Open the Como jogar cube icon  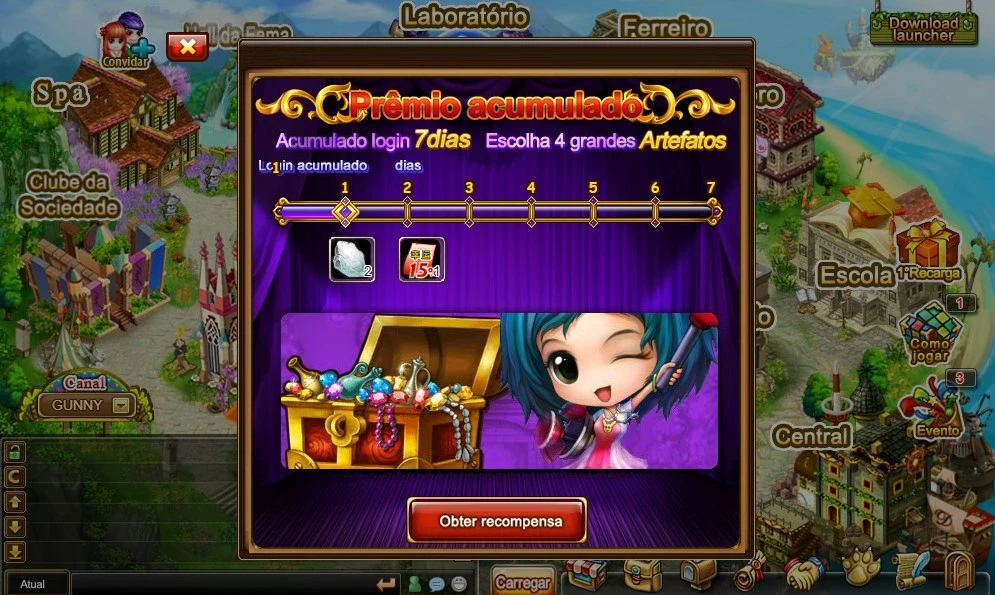[x=927, y=332]
